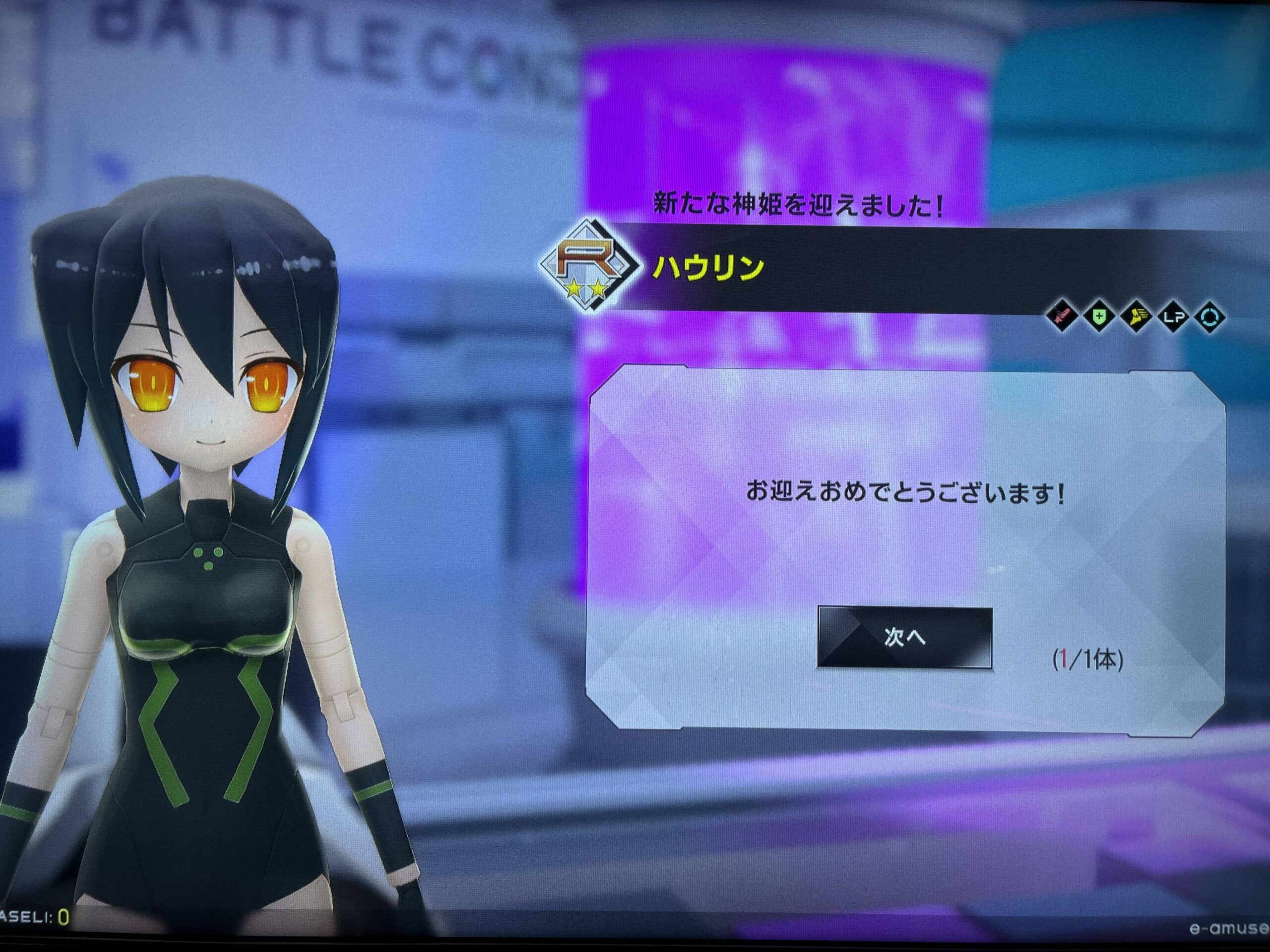Continue with the 次へ button
1270x952 pixels.
coord(904,637)
